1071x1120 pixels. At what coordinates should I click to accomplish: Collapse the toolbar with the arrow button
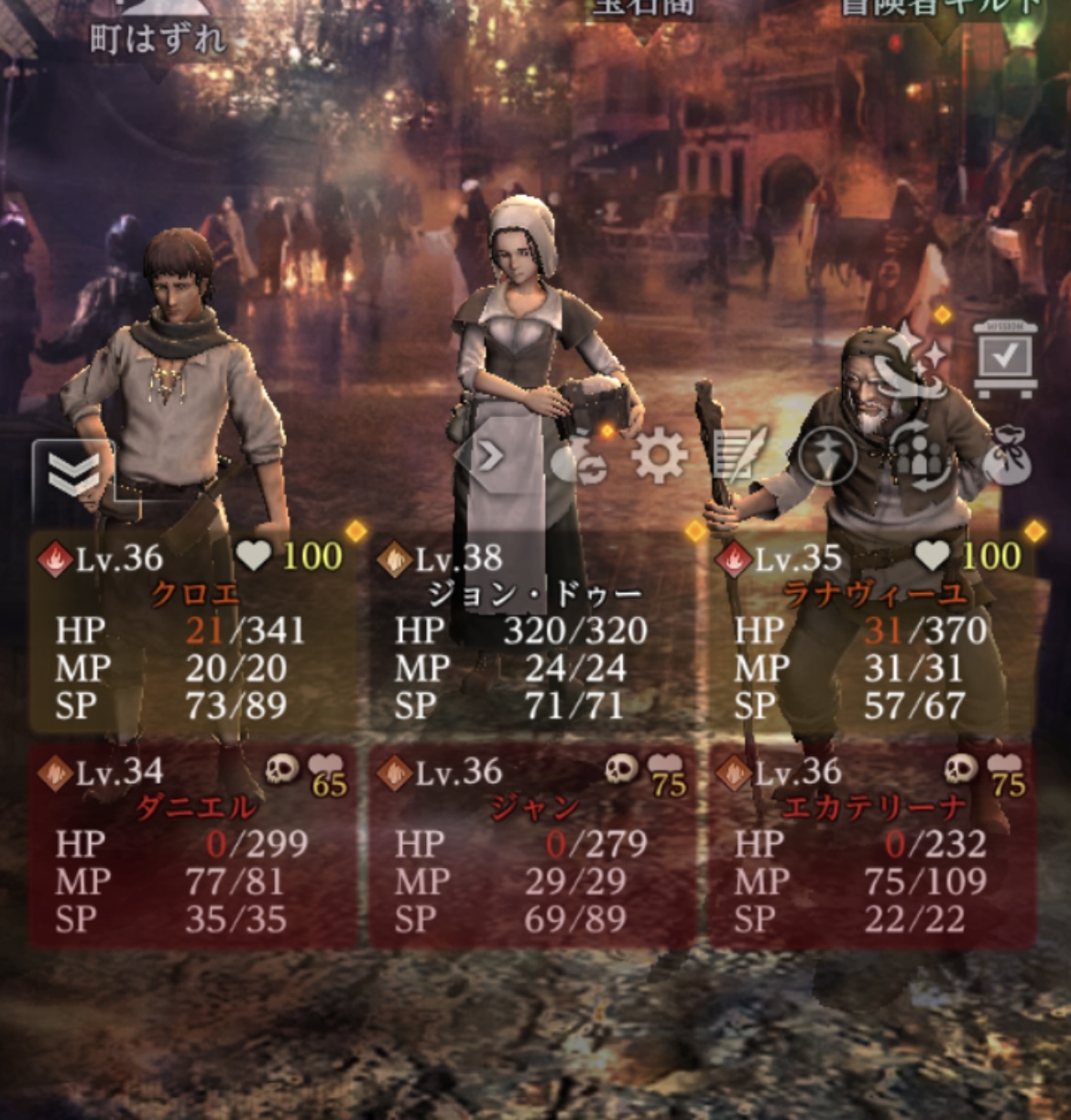coord(489,456)
